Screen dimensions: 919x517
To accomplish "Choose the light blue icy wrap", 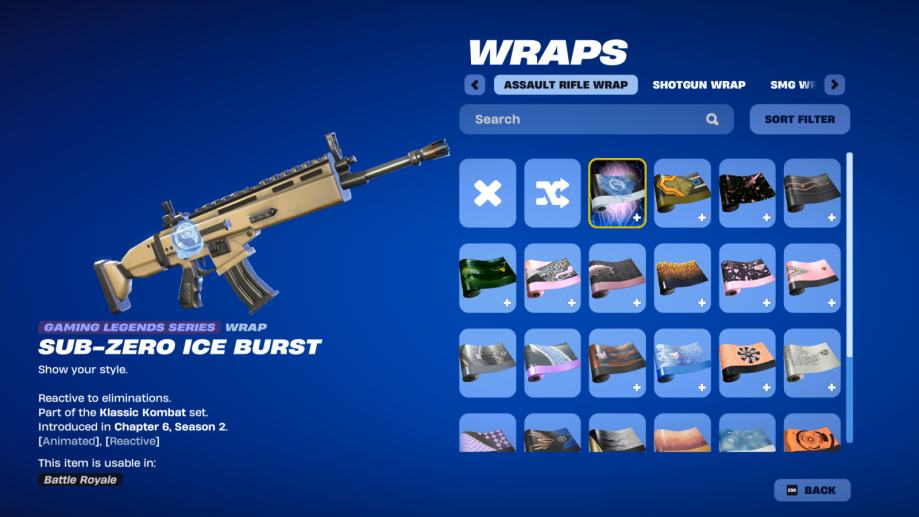I will click(x=682, y=363).
